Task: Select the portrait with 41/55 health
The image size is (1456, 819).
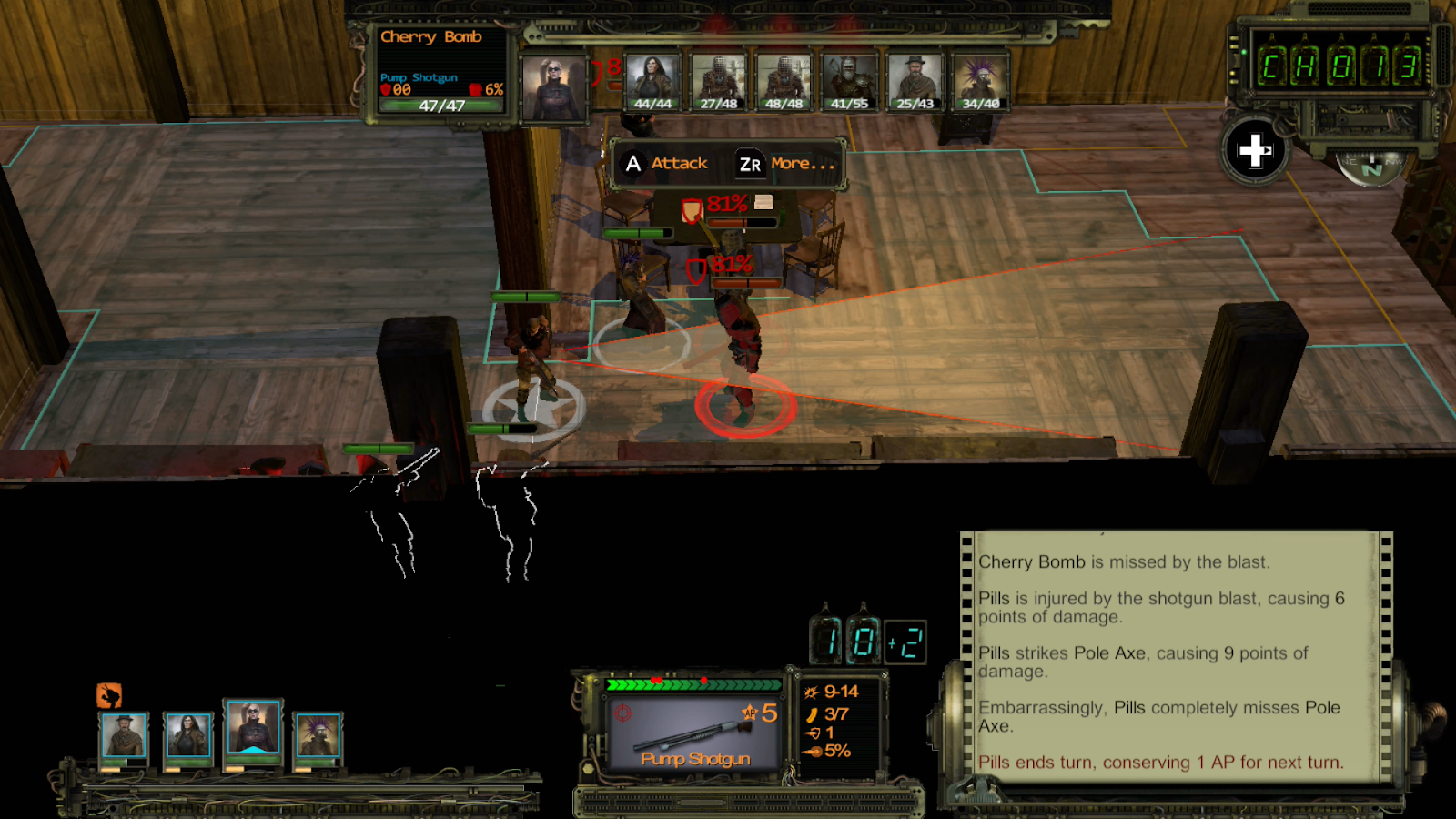Action: click(851, 80)
